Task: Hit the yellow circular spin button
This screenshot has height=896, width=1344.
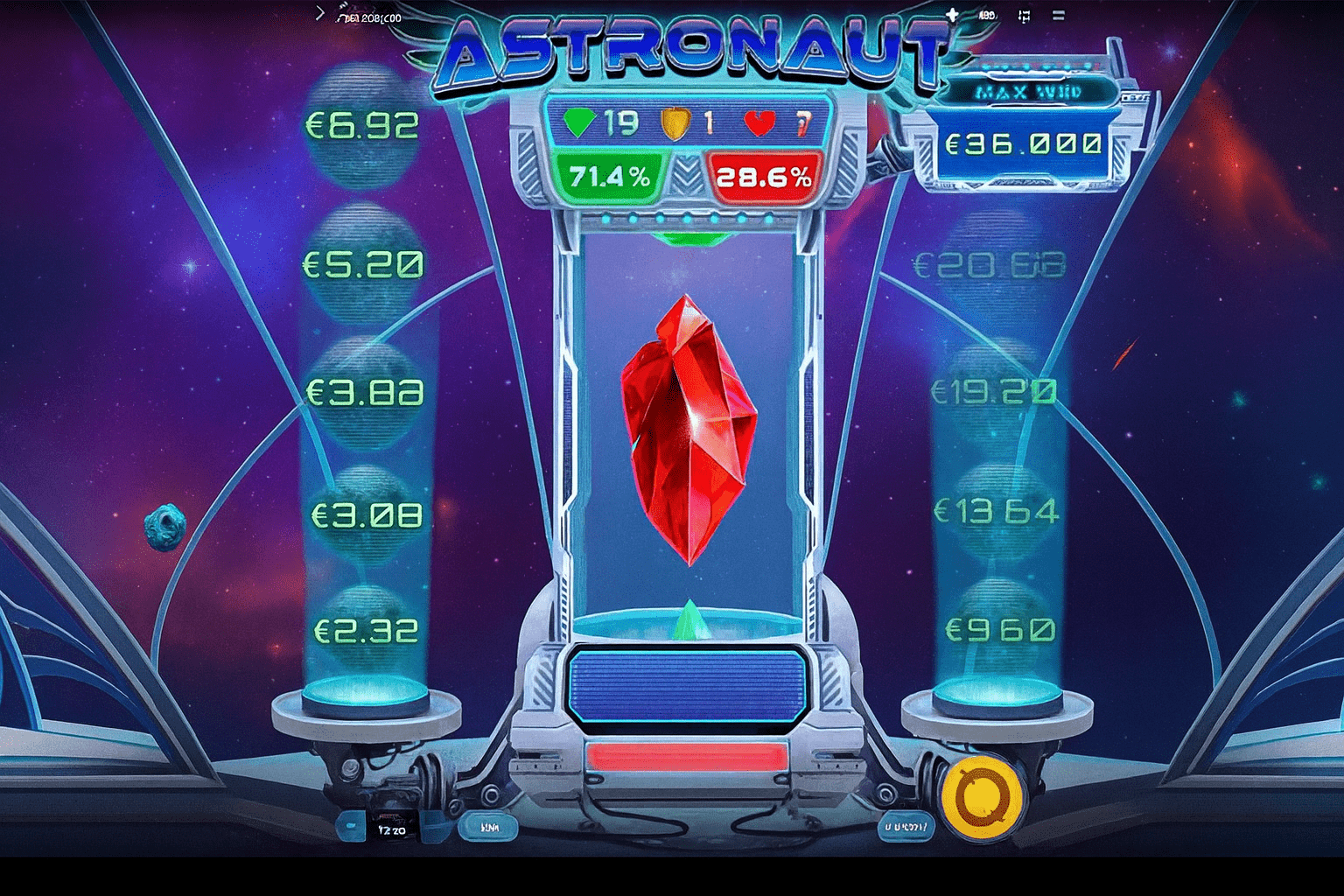Action: point(982,797)
